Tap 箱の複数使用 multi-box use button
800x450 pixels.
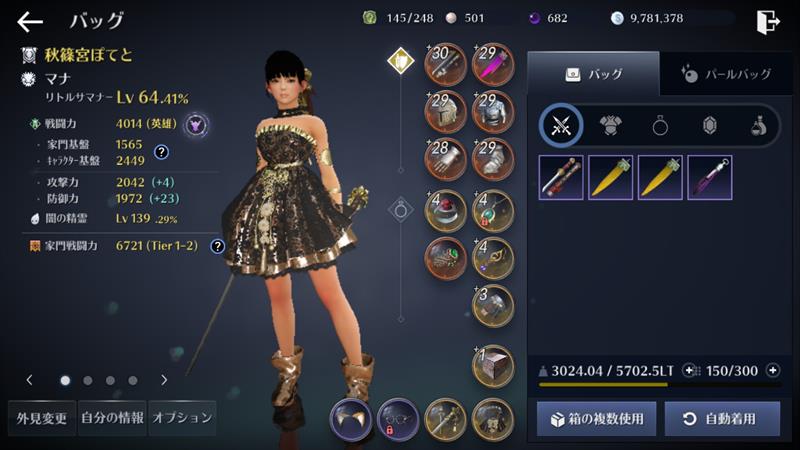point(596,419)
